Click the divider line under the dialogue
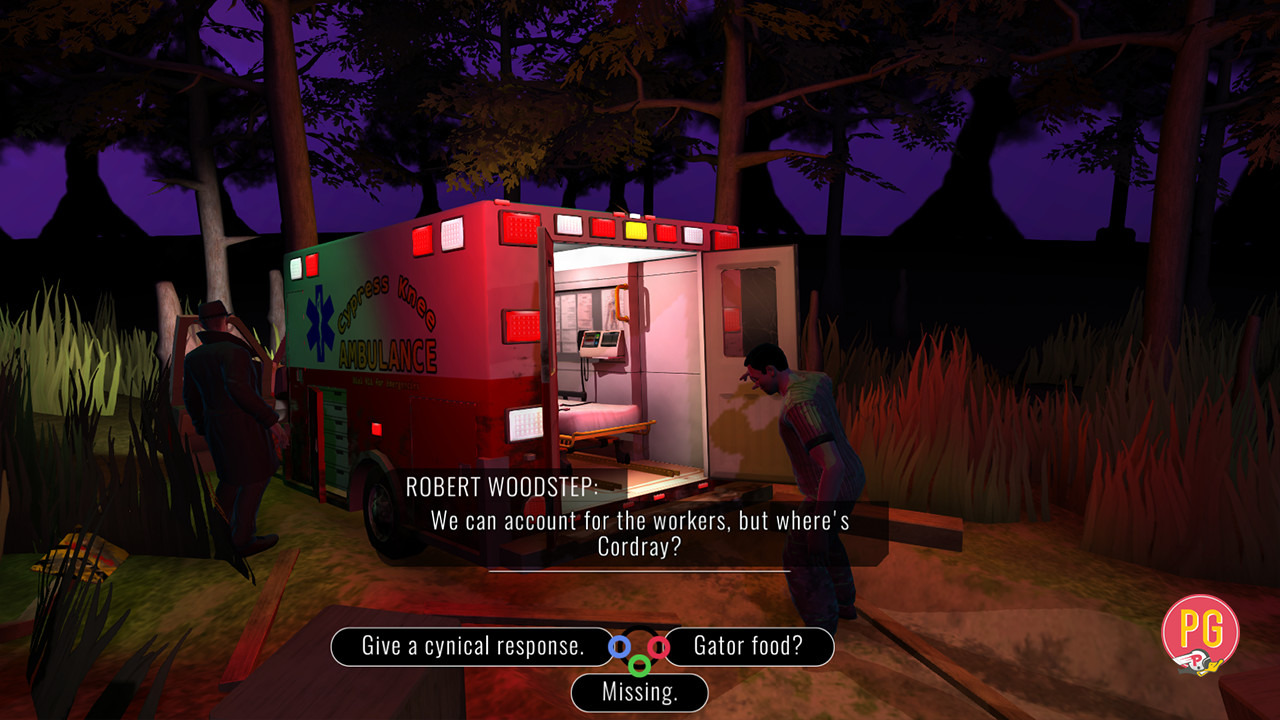This screenshot has height=720, width=1280. click(640, 570)
